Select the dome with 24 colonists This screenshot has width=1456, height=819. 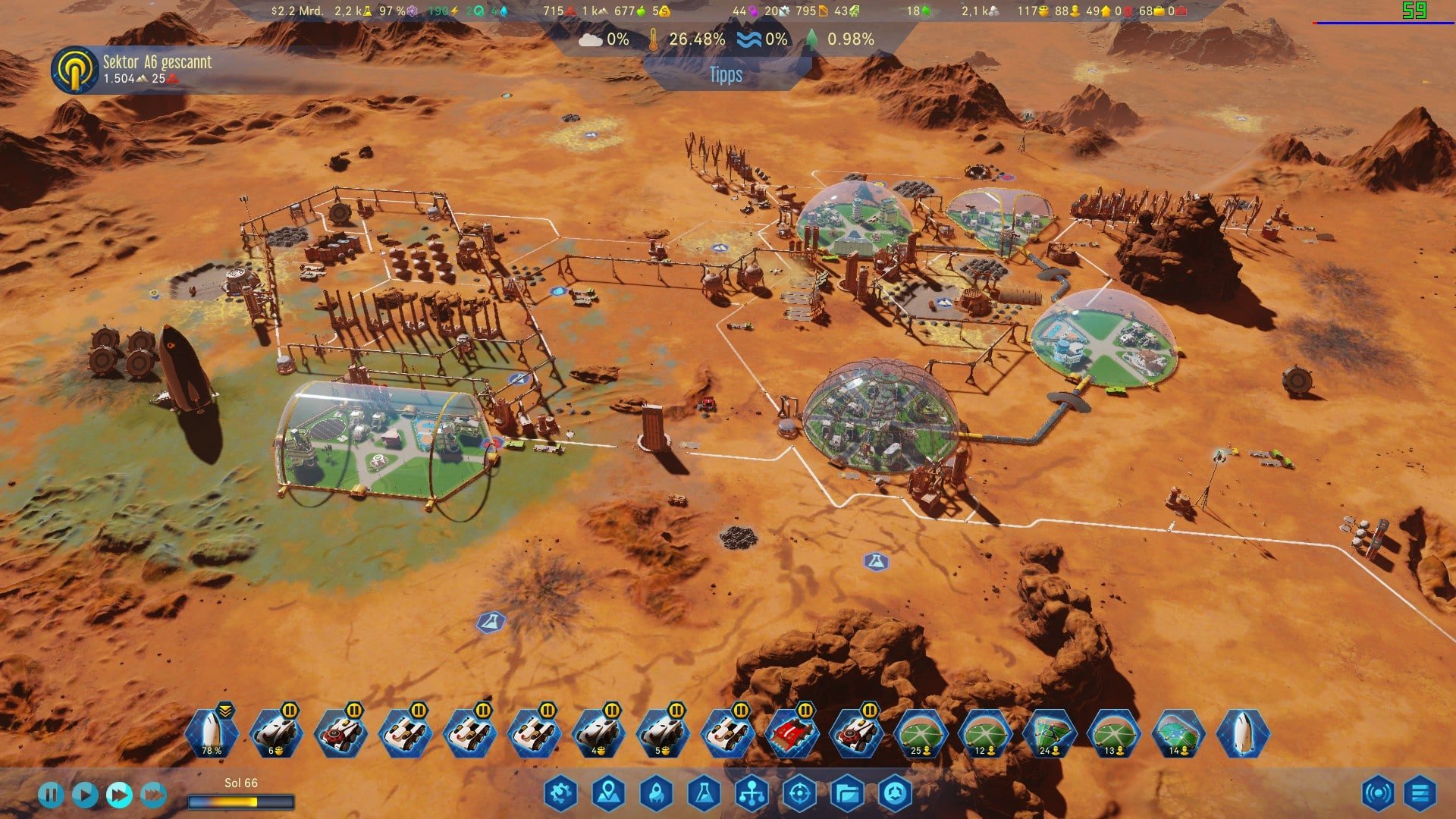click(1050, 734)
